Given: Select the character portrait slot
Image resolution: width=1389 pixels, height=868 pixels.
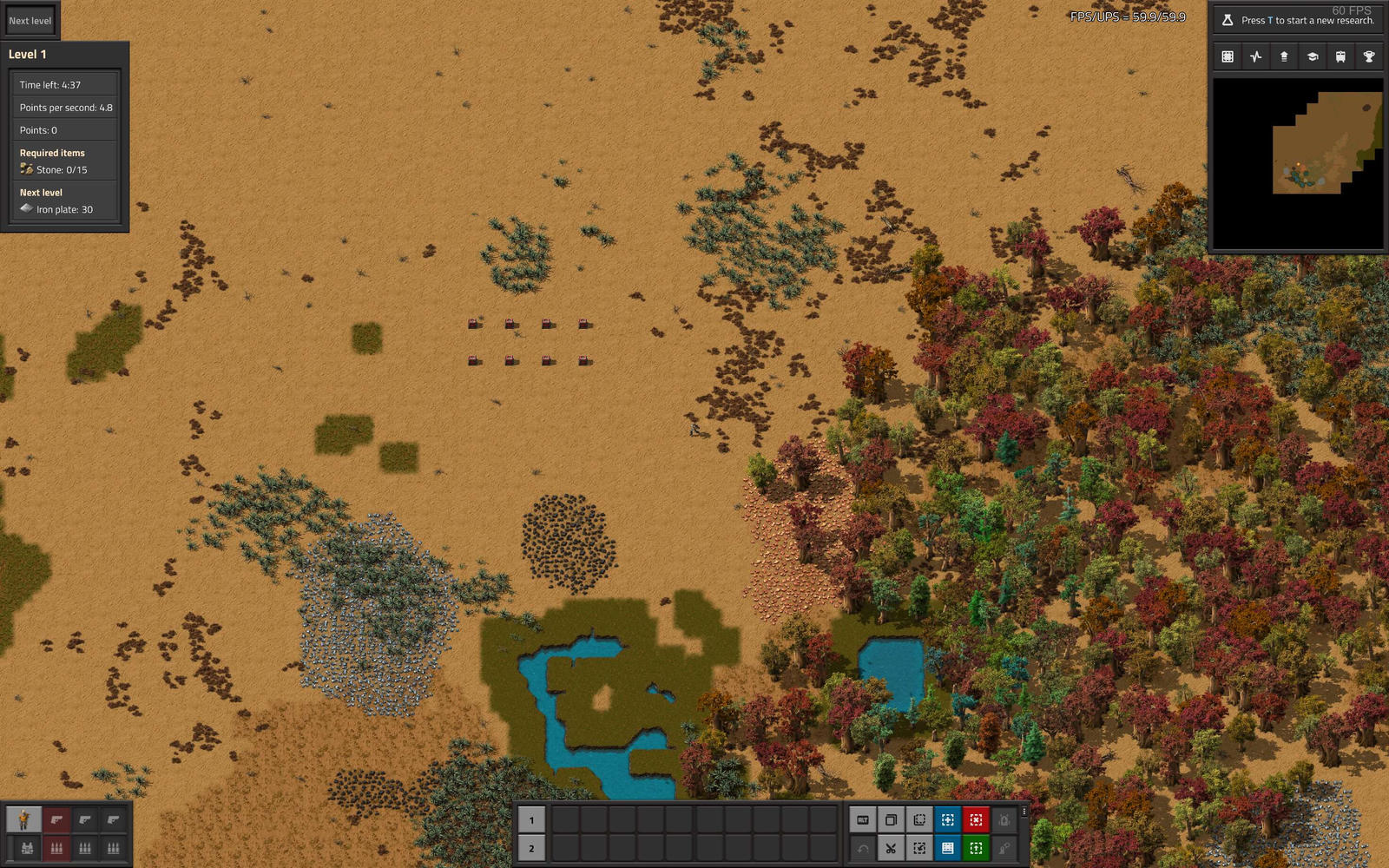Looking at the screenshot, I should point(24,819).
